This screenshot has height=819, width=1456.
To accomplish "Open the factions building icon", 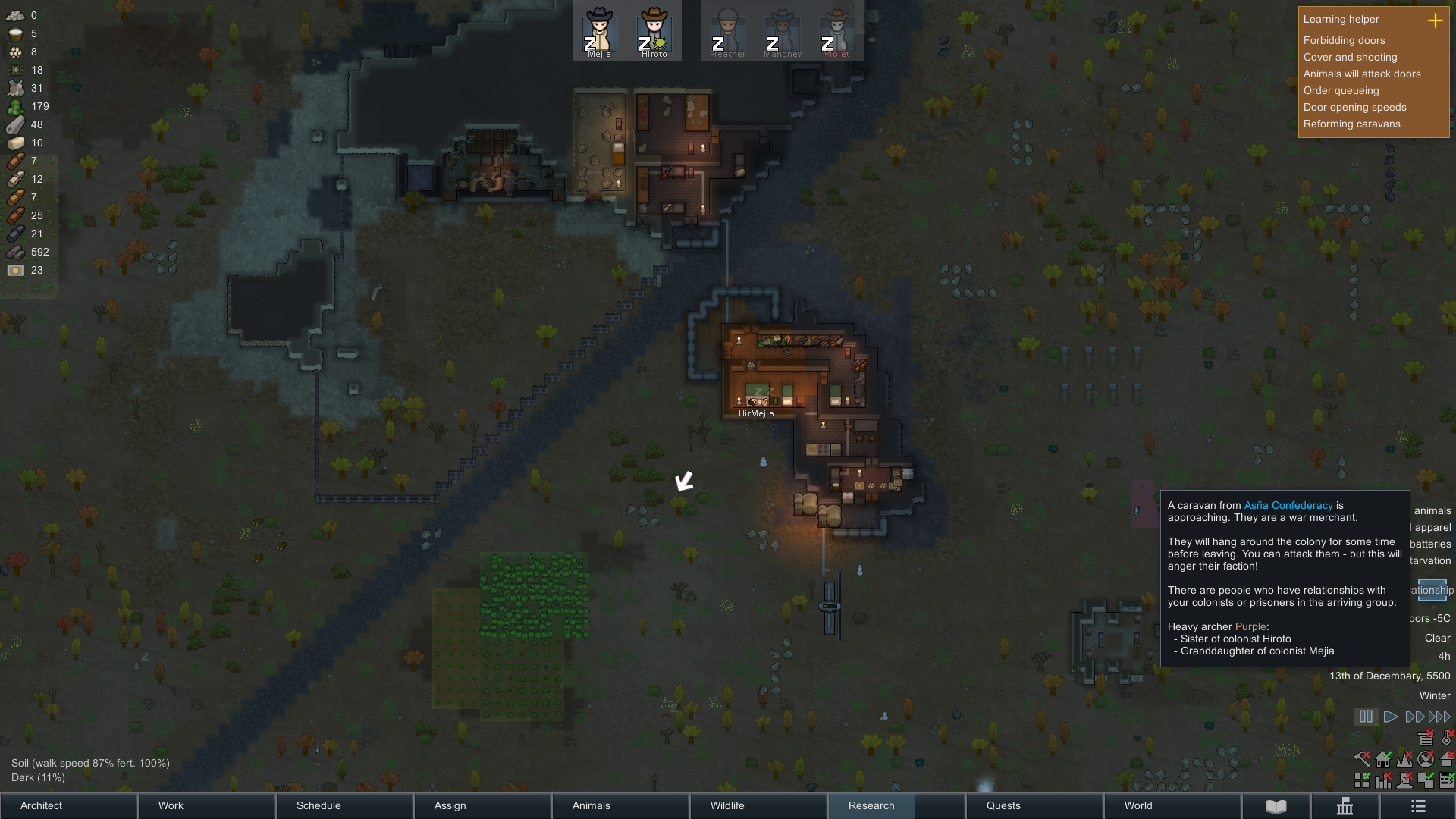I will [1345, 806].
